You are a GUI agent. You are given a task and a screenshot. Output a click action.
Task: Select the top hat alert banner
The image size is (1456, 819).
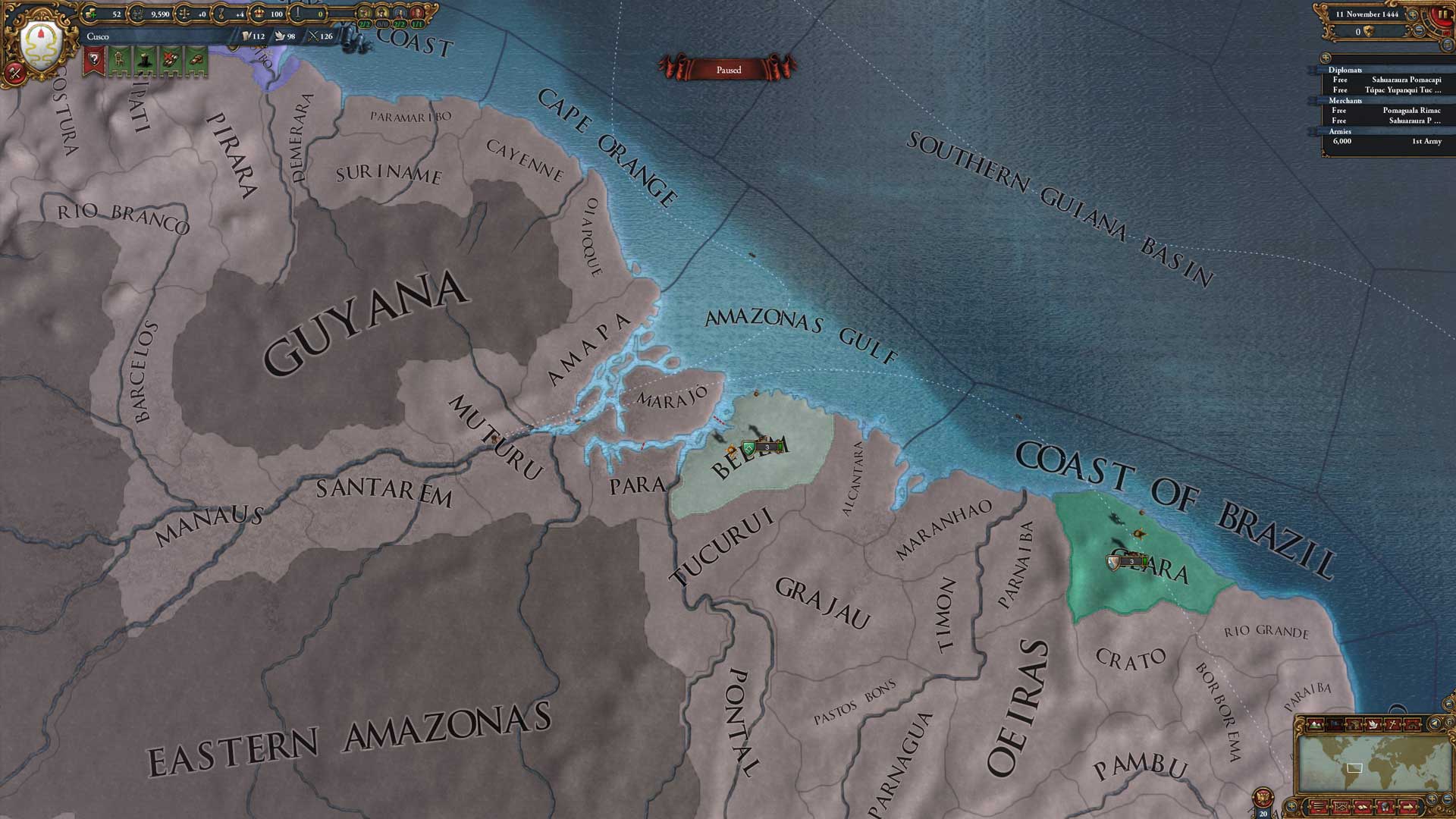(x=145, y=60)
